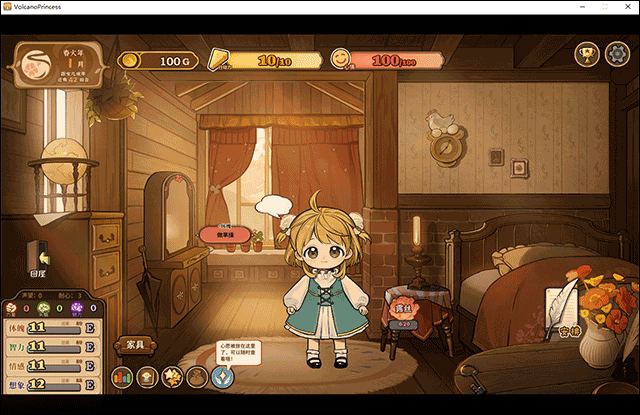Open the 家具 furniture menu
The image size is (640, 415).
(137, 345)
